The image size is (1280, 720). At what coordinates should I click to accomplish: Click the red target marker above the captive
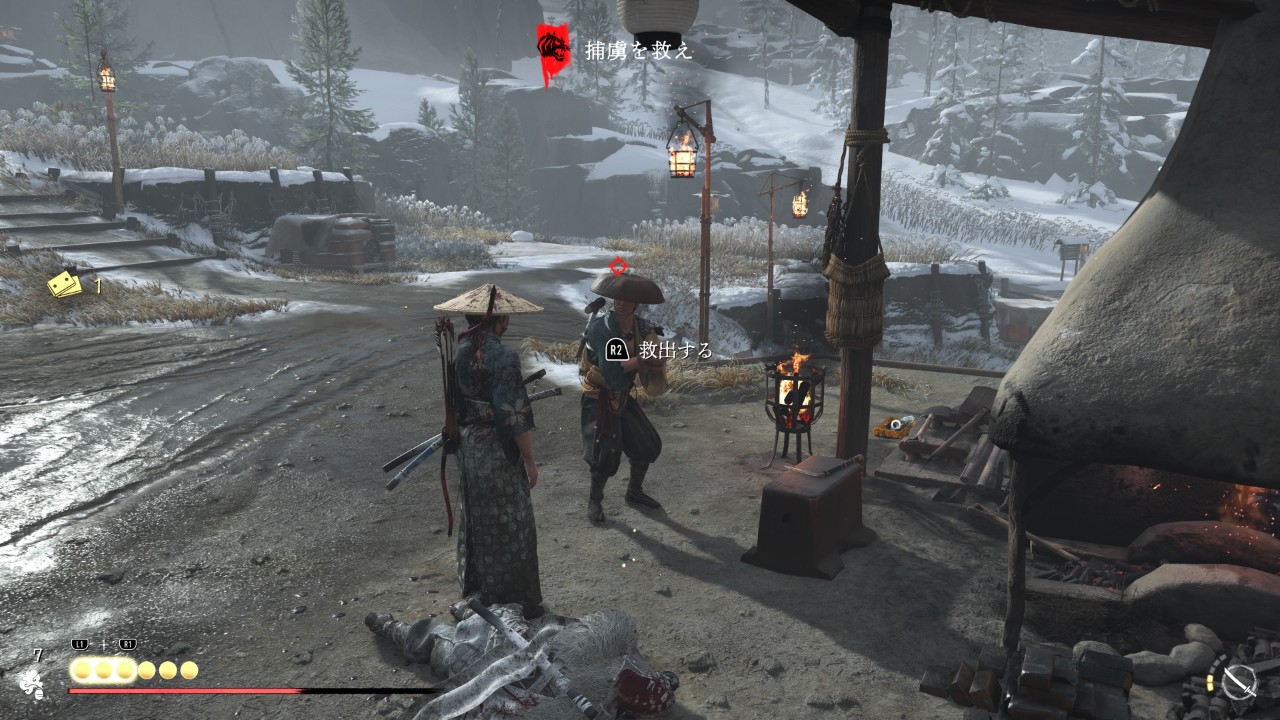[x=619, y=266]
